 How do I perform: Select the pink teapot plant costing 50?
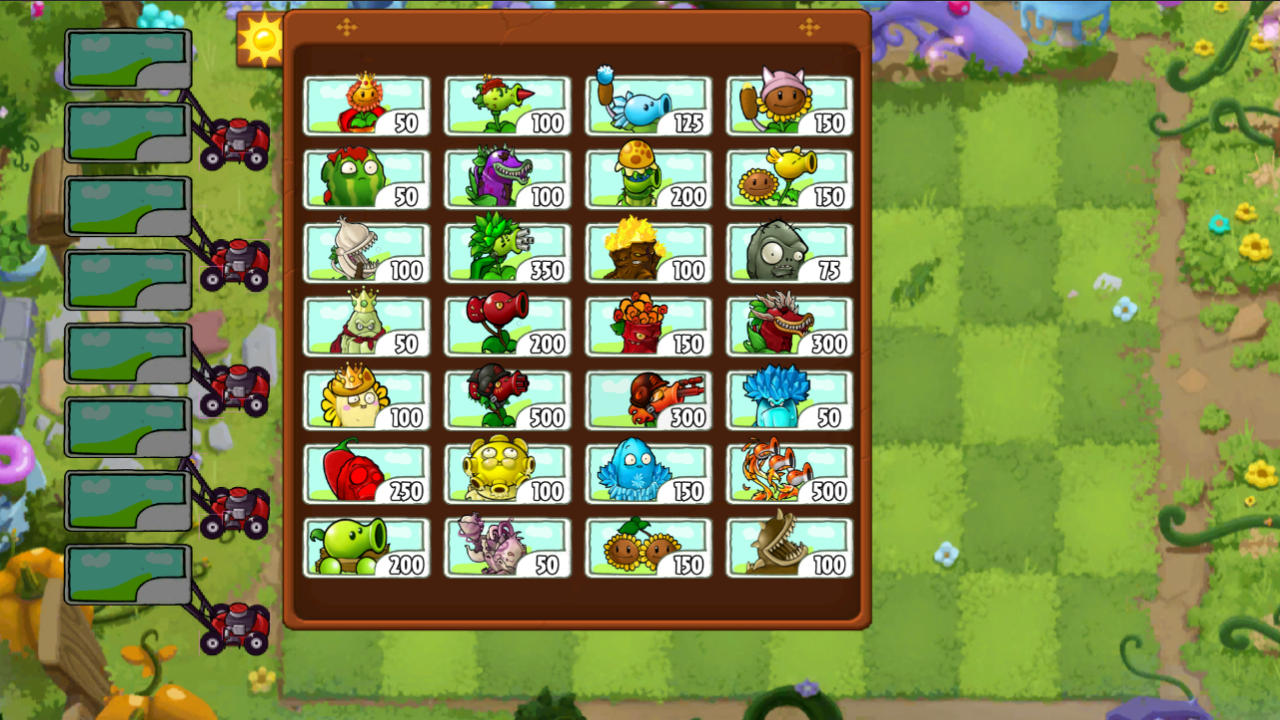click(x=507, y=545)
